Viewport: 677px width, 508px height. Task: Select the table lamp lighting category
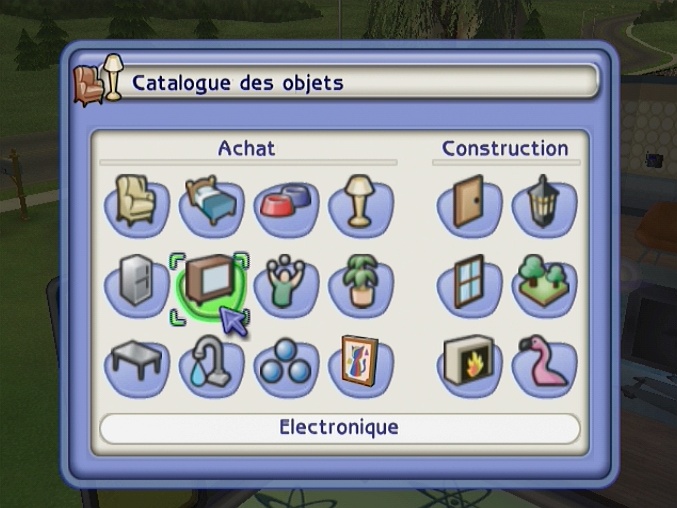click(360, 203)
